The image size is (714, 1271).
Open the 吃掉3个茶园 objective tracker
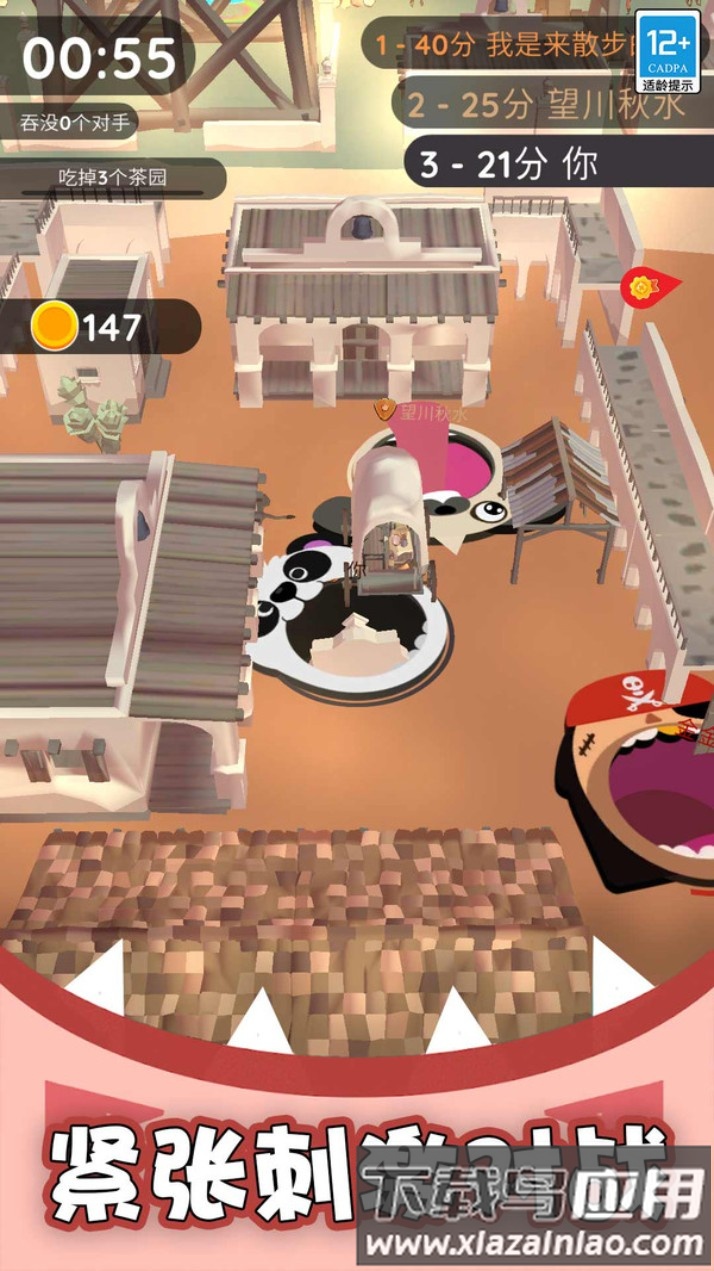coord(112,179)
